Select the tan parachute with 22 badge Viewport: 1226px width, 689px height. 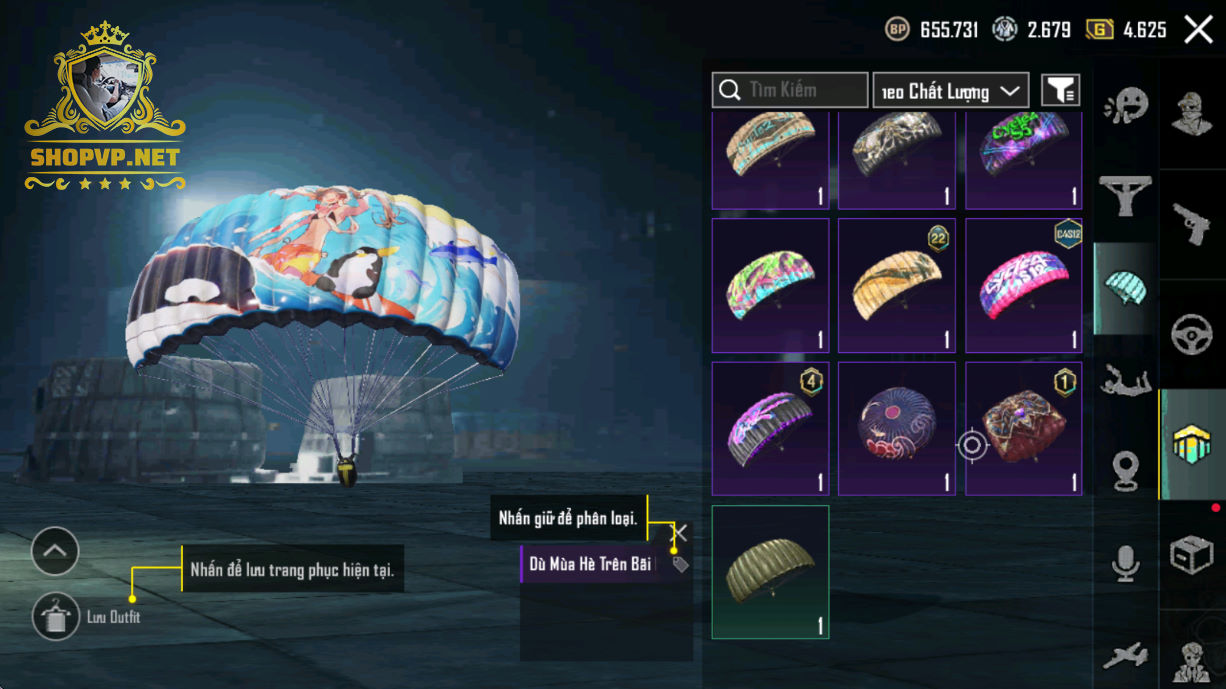point(896,285)
